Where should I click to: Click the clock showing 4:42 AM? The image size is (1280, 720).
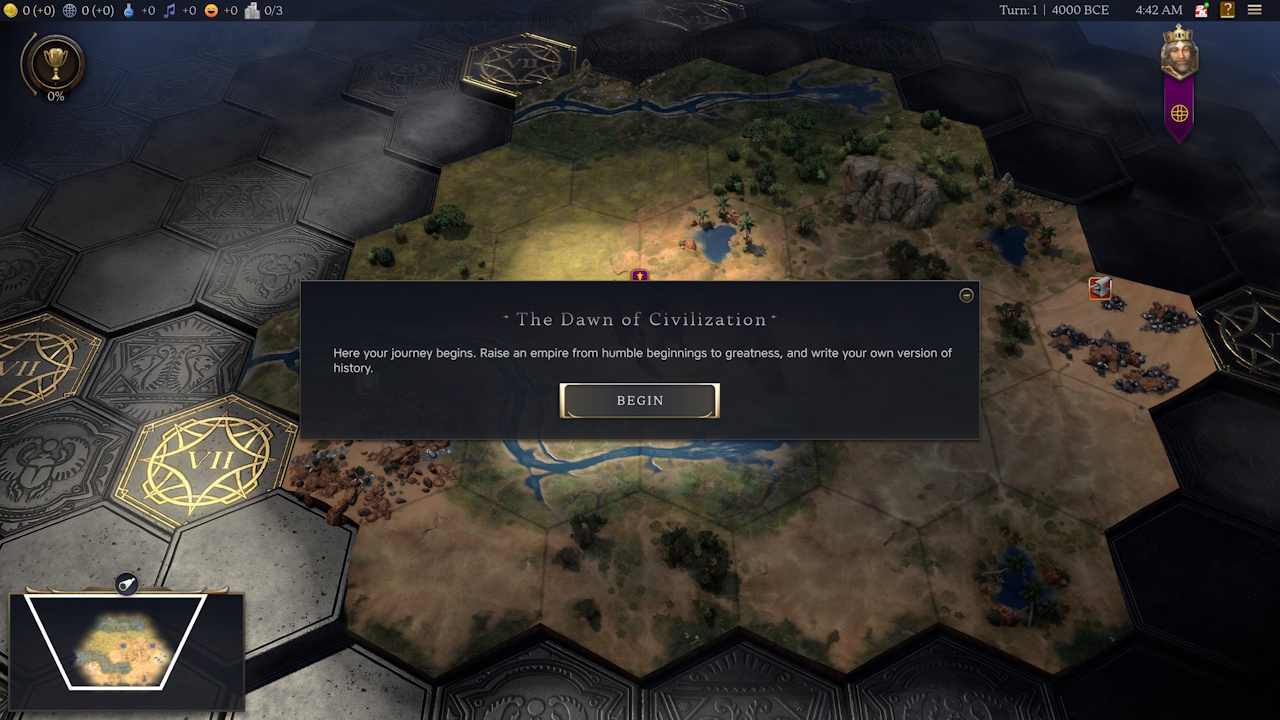point(1158,10)
